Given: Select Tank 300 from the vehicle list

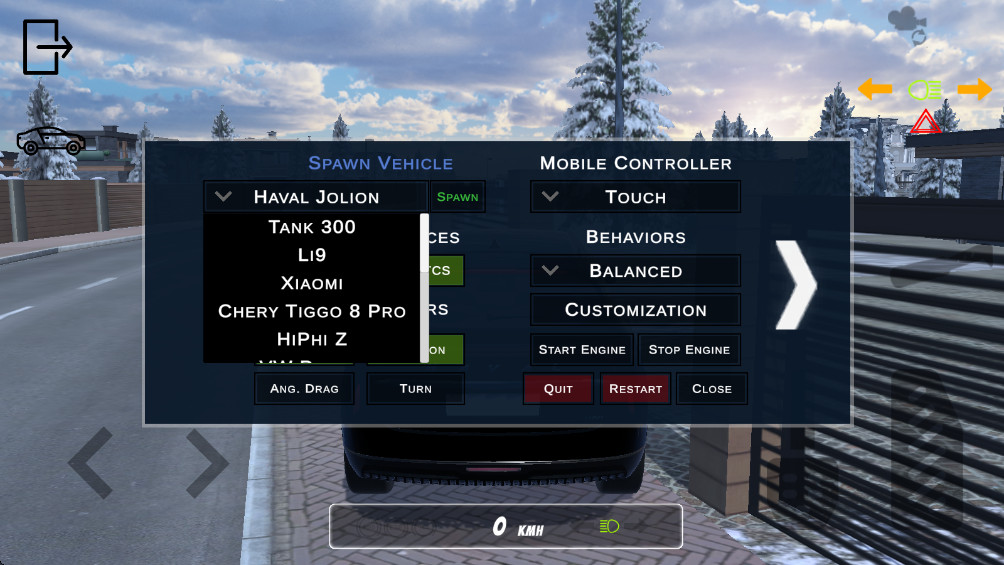Looking at the screenshot, I should 312,227.
